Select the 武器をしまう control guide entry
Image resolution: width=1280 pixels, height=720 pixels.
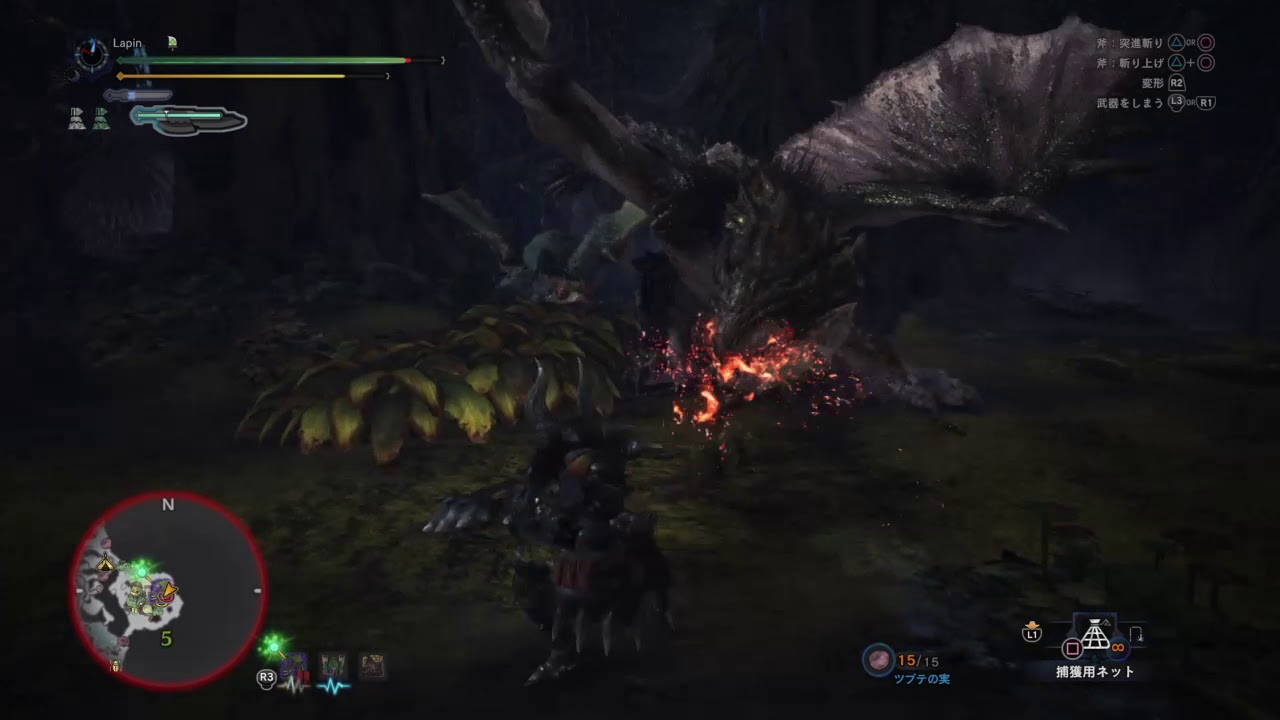pos(1128,101)
